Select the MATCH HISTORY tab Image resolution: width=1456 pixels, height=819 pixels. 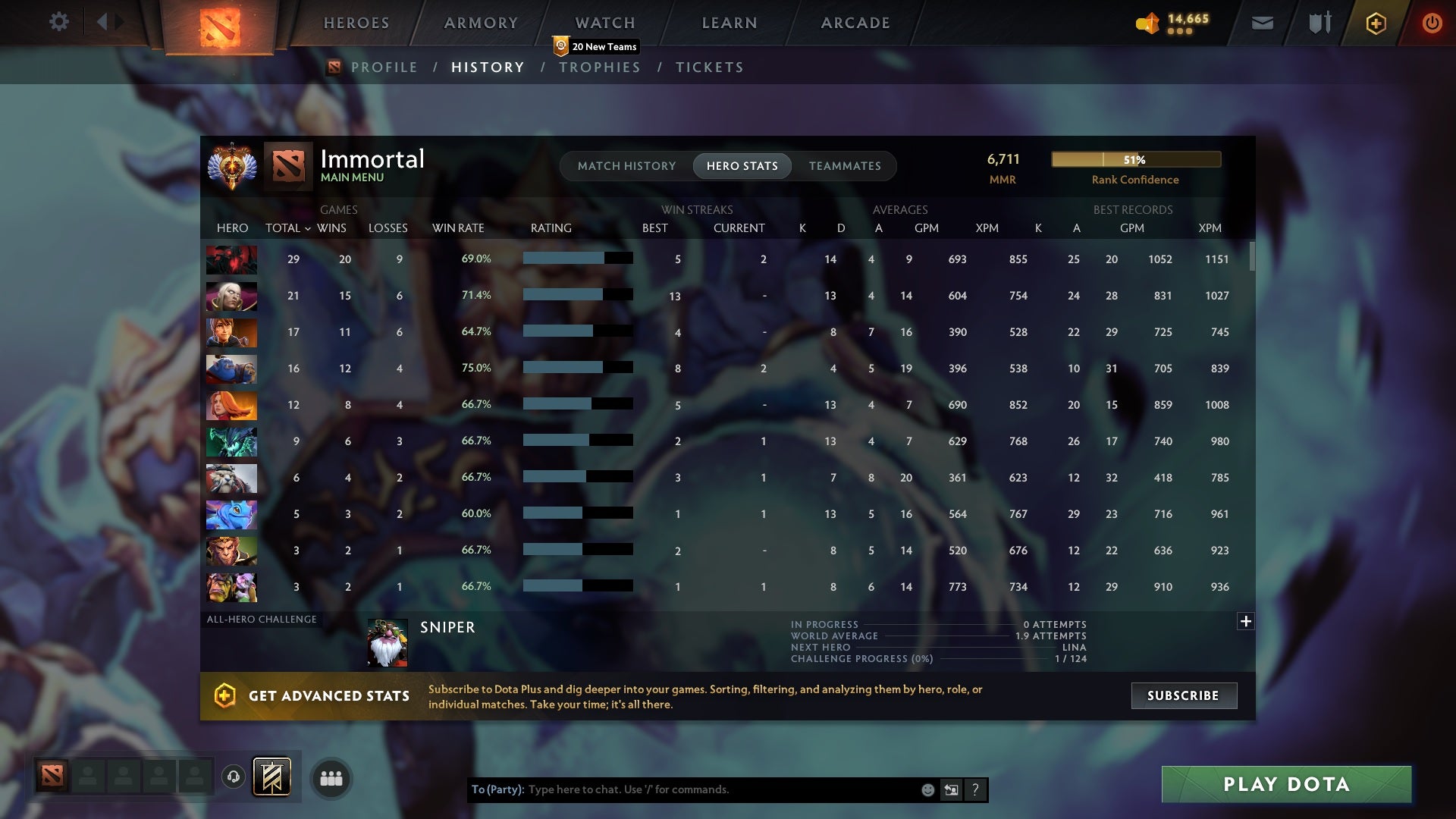click(626, 166)
